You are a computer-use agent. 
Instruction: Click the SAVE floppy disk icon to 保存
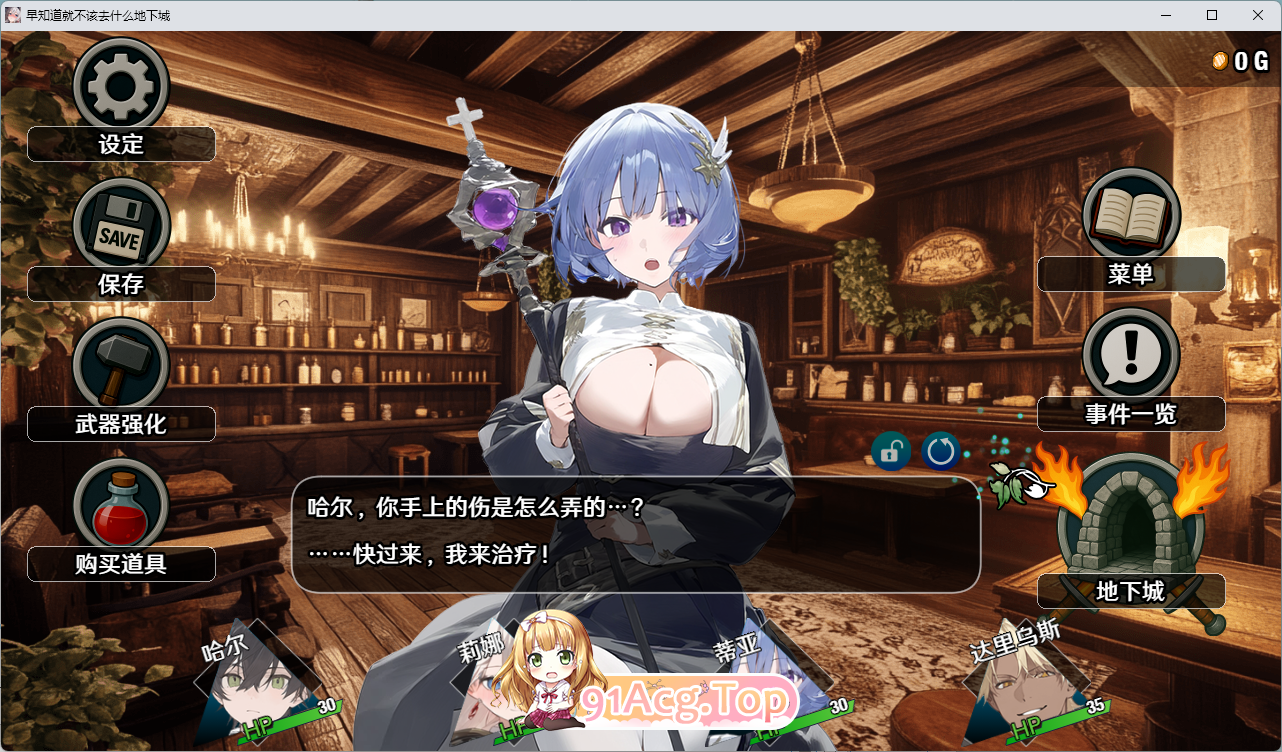120,225
